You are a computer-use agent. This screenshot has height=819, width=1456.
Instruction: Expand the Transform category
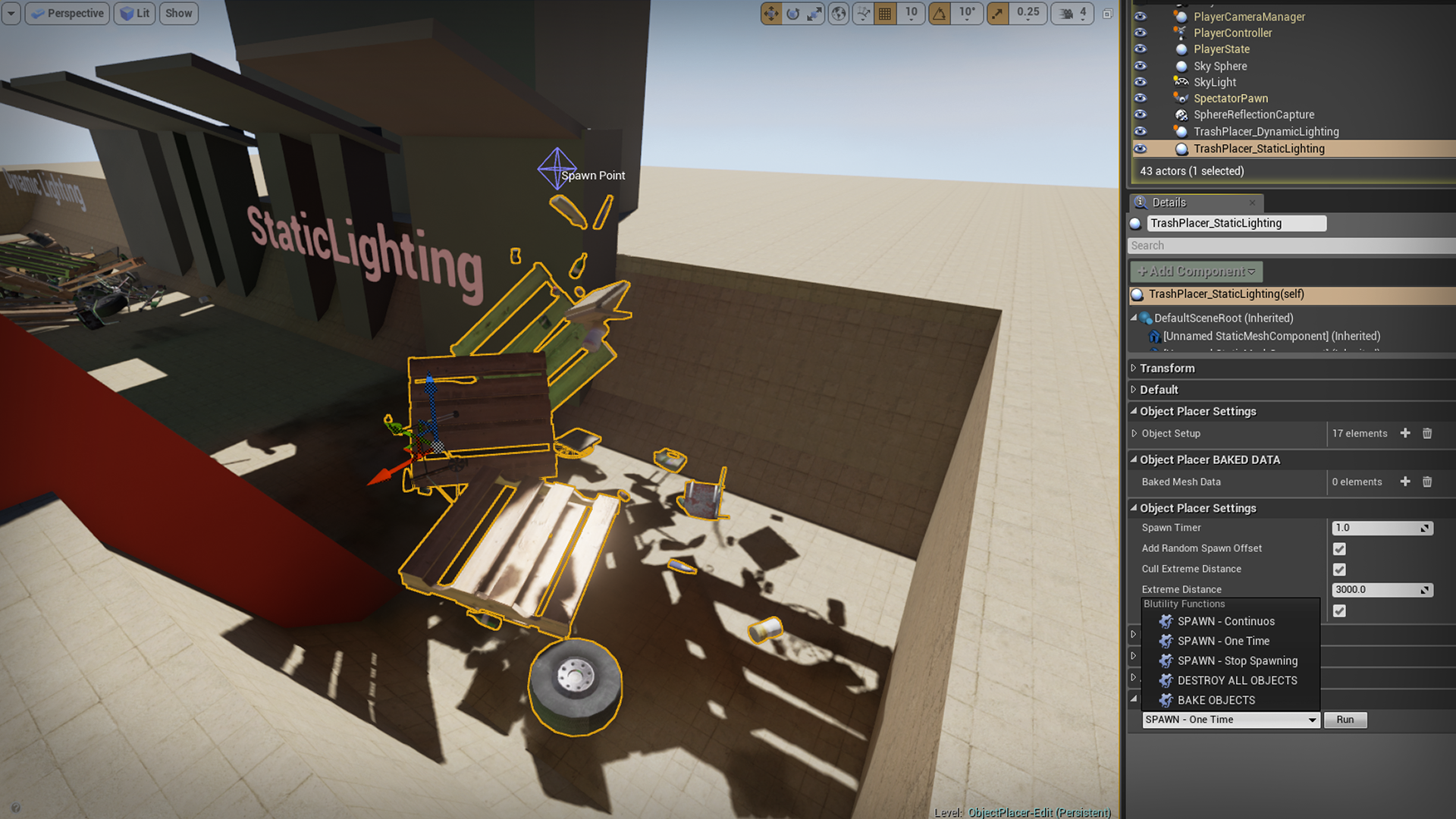pyautogui.click(x=1133, y=368)
